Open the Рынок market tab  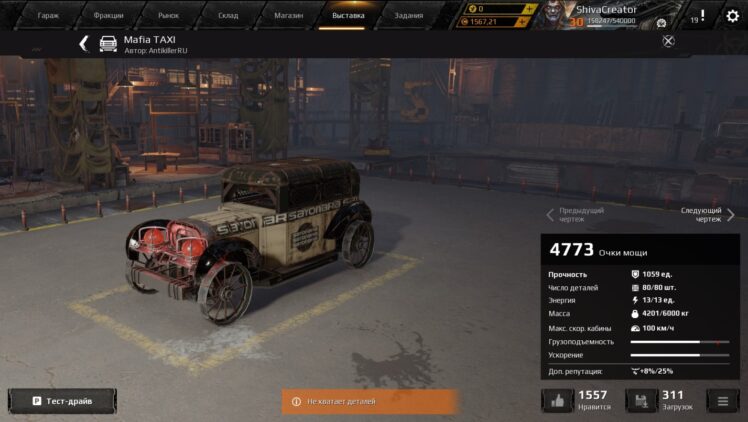tap(169, 16)
